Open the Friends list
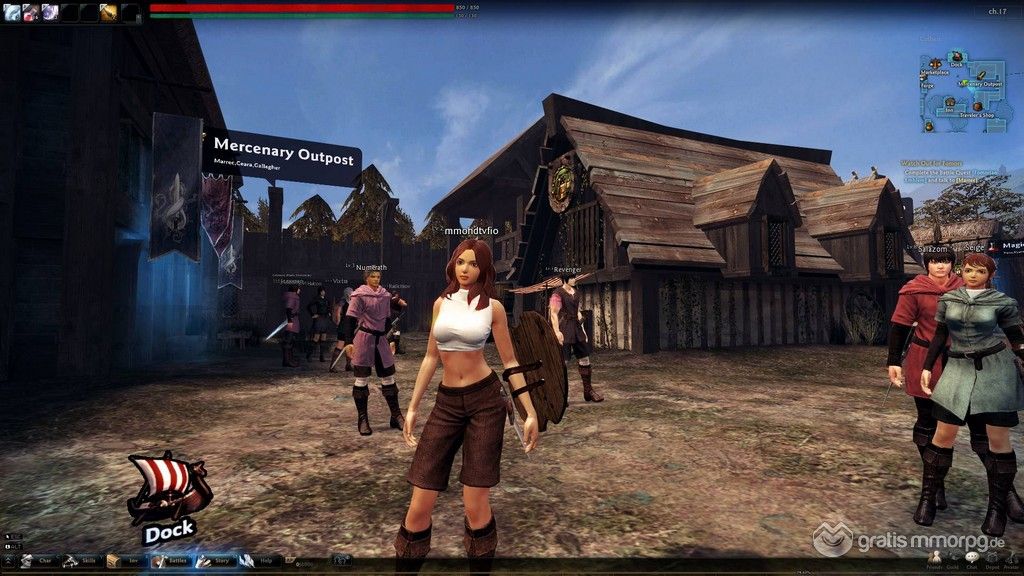 pos(934,560)
